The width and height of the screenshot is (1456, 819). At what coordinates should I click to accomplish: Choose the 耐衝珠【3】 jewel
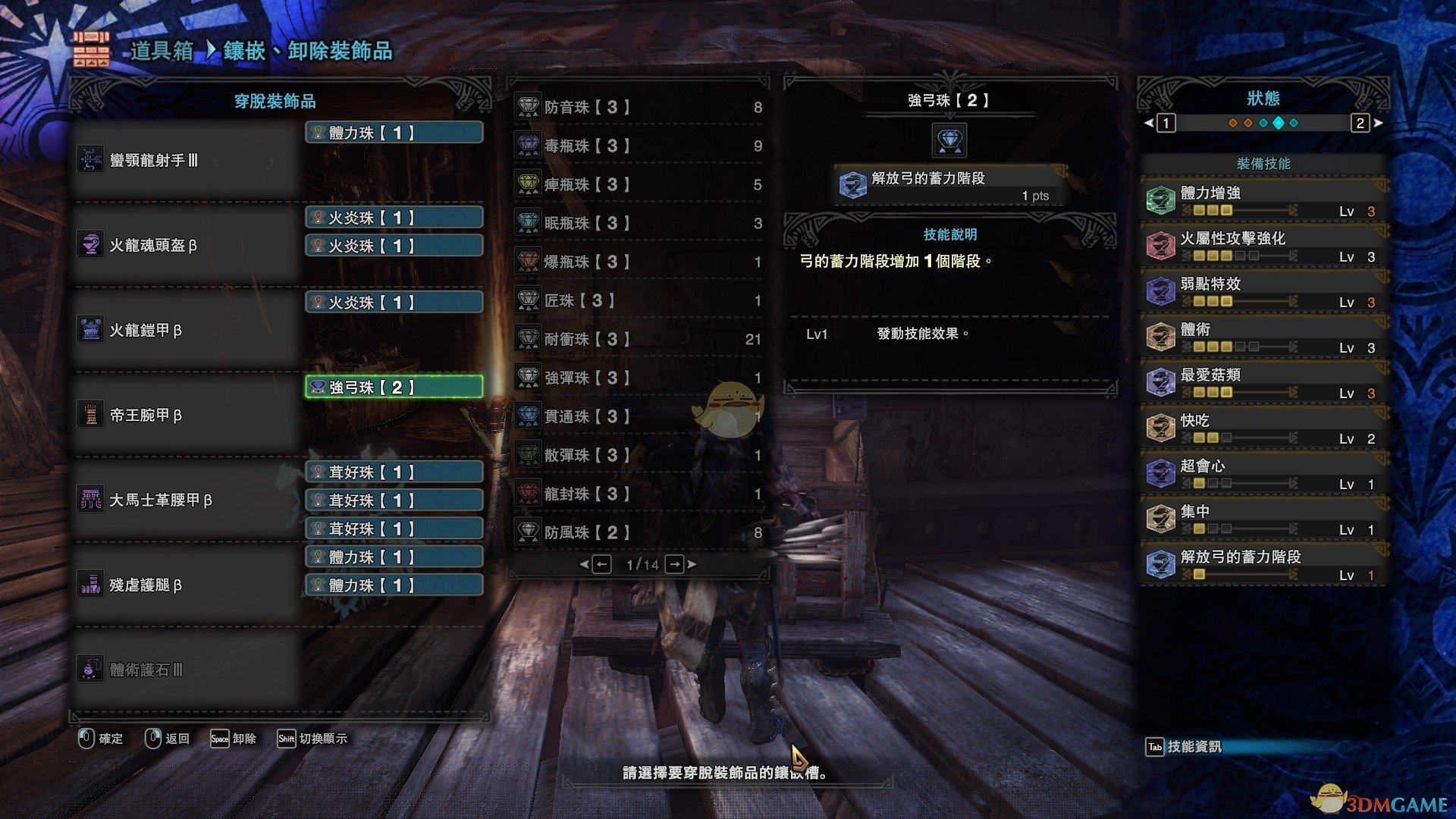pyautogui.click(x=639, y=339)
